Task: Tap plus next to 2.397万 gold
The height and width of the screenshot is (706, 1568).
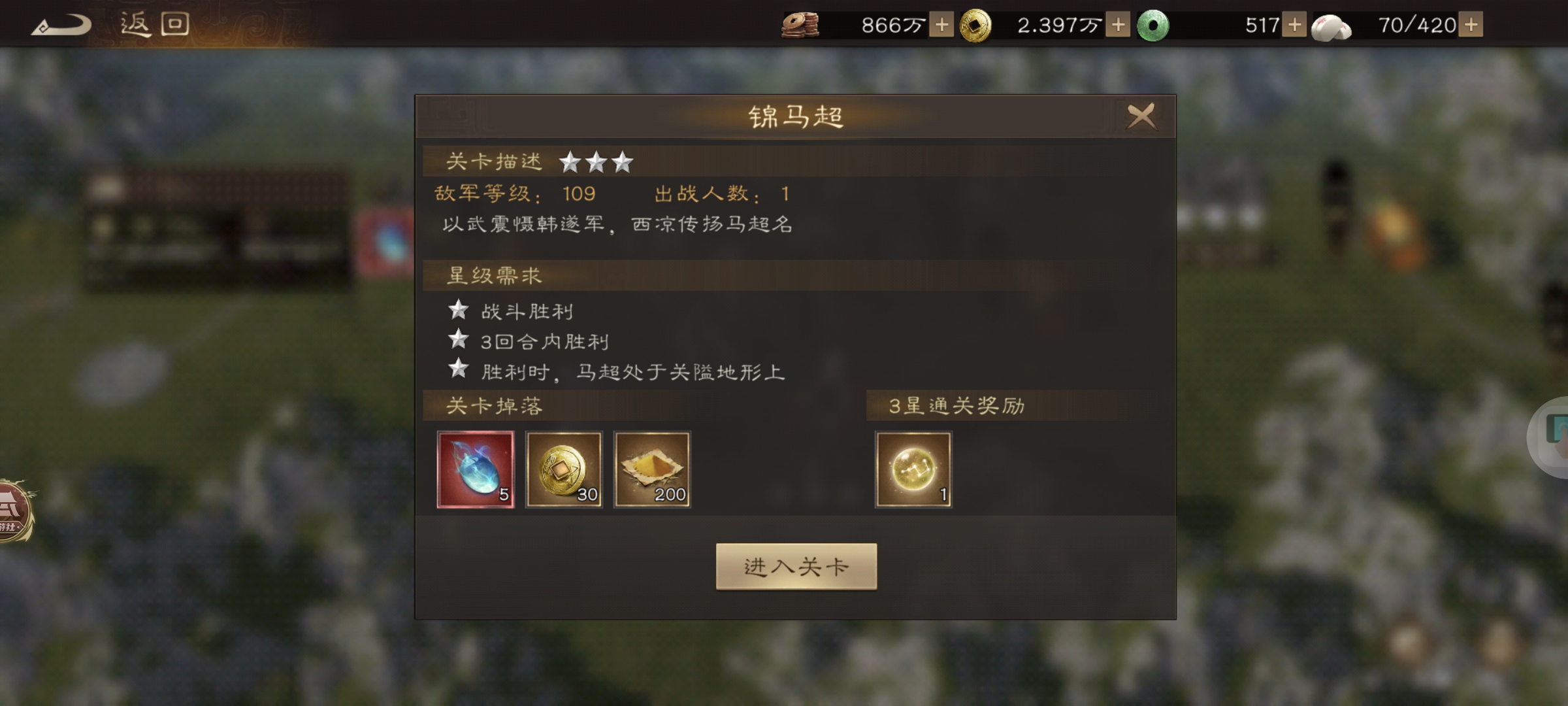Action: [1119, 25]
